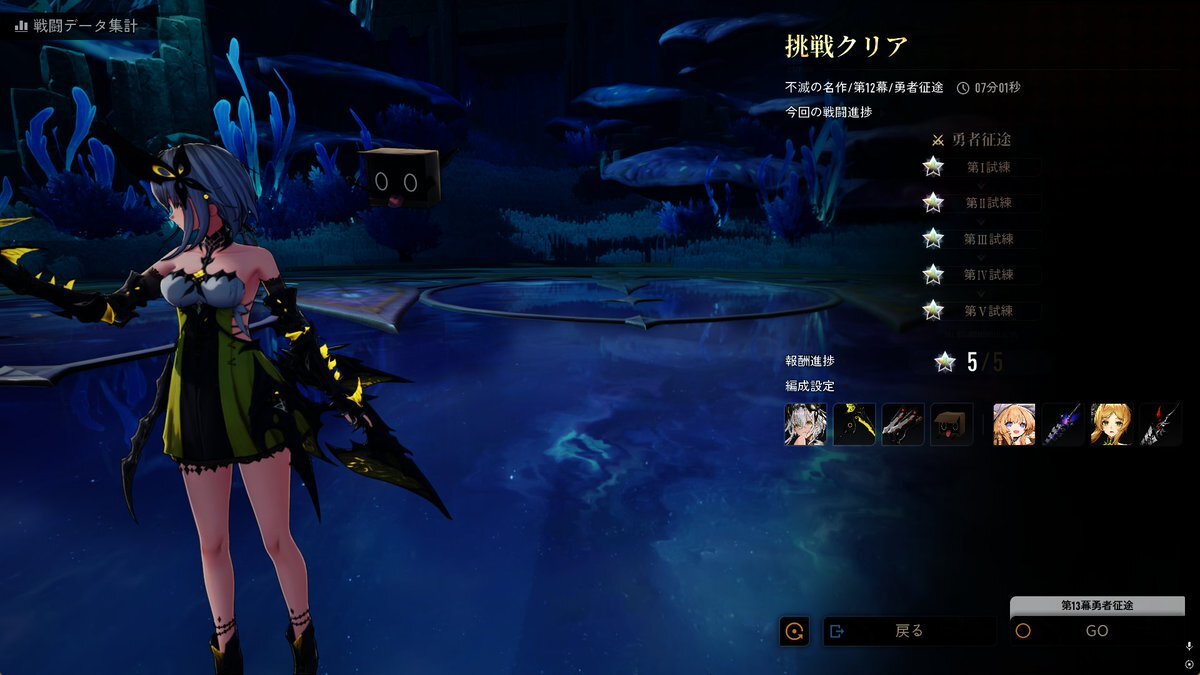This screenshot has height=675, width=1200.
Task: Toggle the microphone icon
Action: pos(1189,647)
